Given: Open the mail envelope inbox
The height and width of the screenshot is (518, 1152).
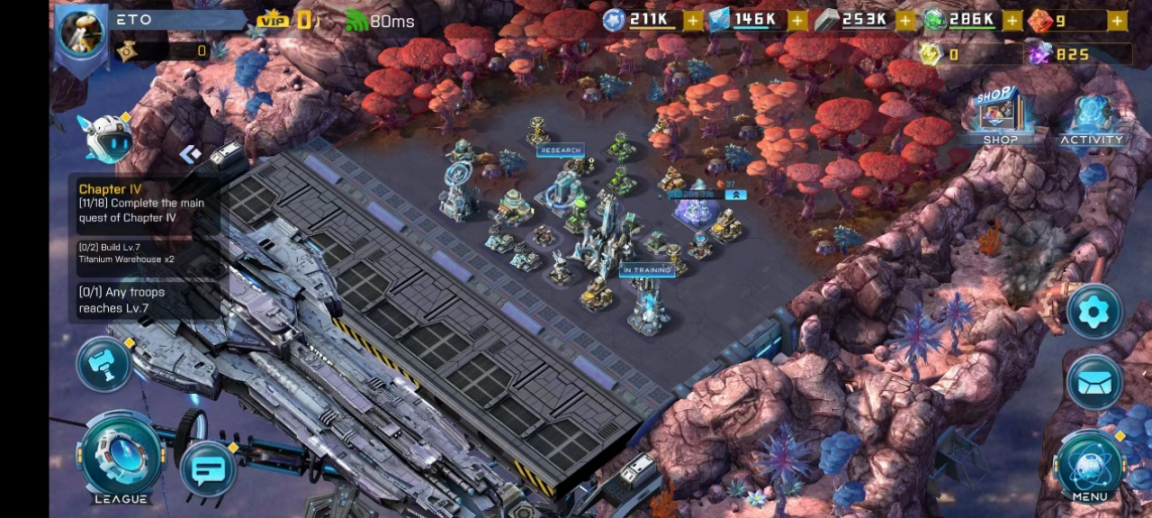Looking at the screenshot, I should (x=1094, y=382).
